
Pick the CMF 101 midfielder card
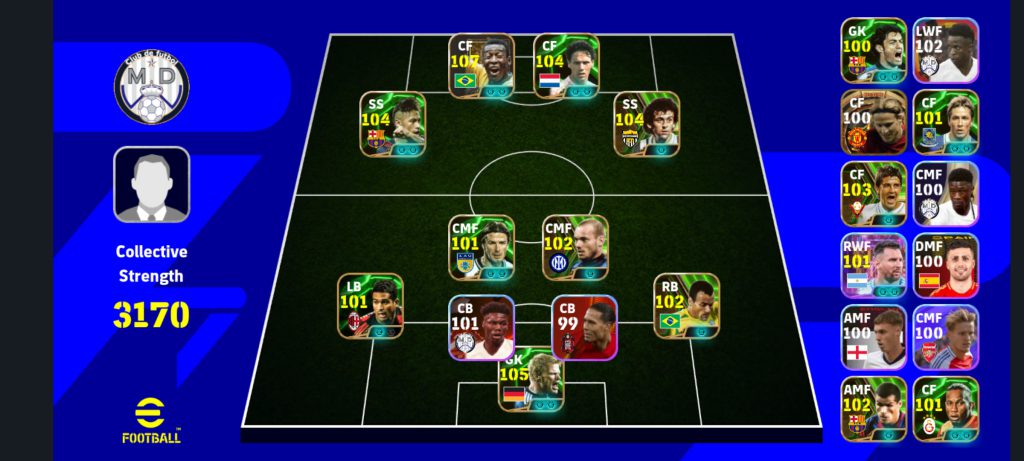481,247
